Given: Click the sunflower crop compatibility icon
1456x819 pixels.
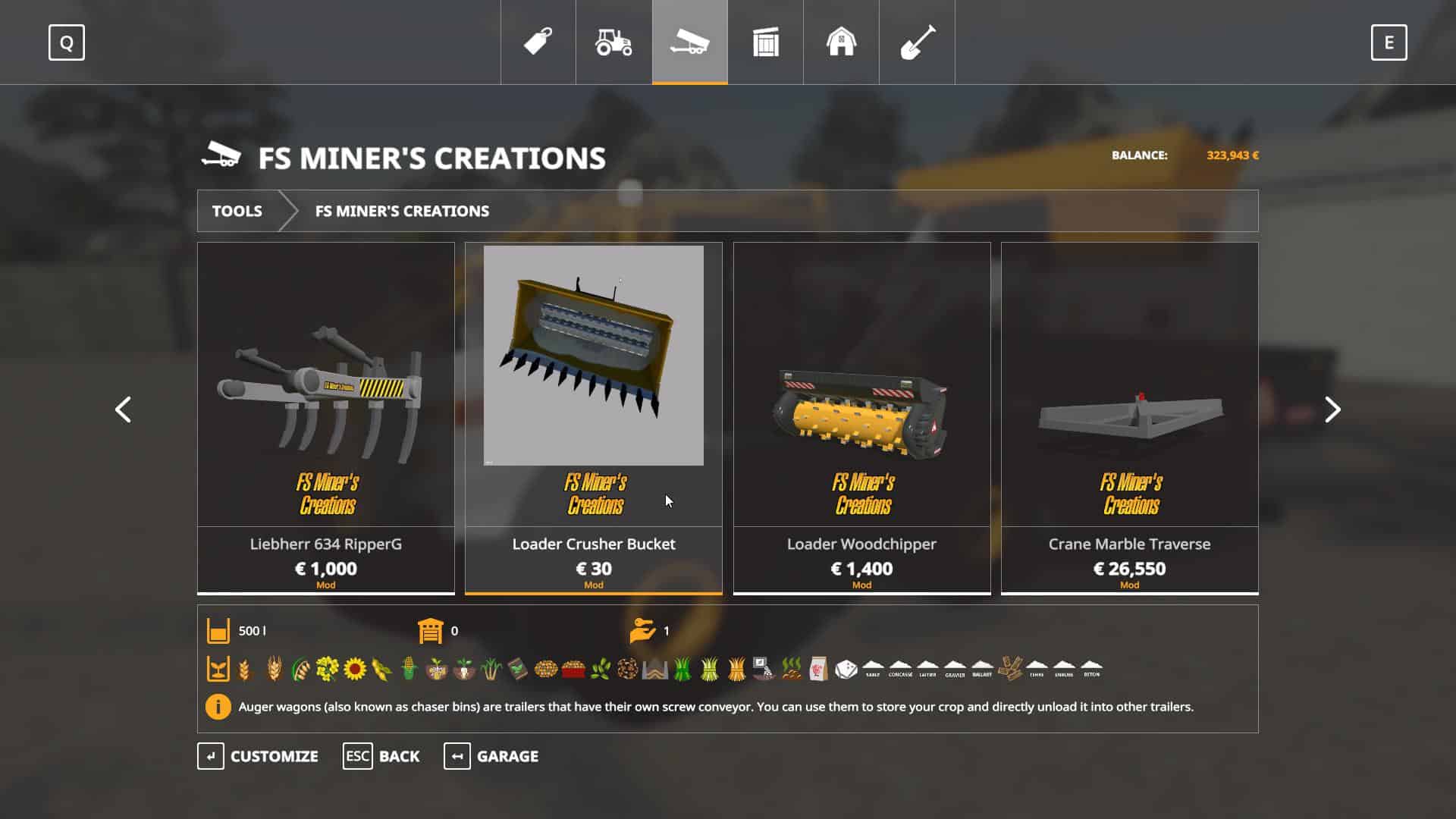Looking at the screenshot, I should [354, 670].
